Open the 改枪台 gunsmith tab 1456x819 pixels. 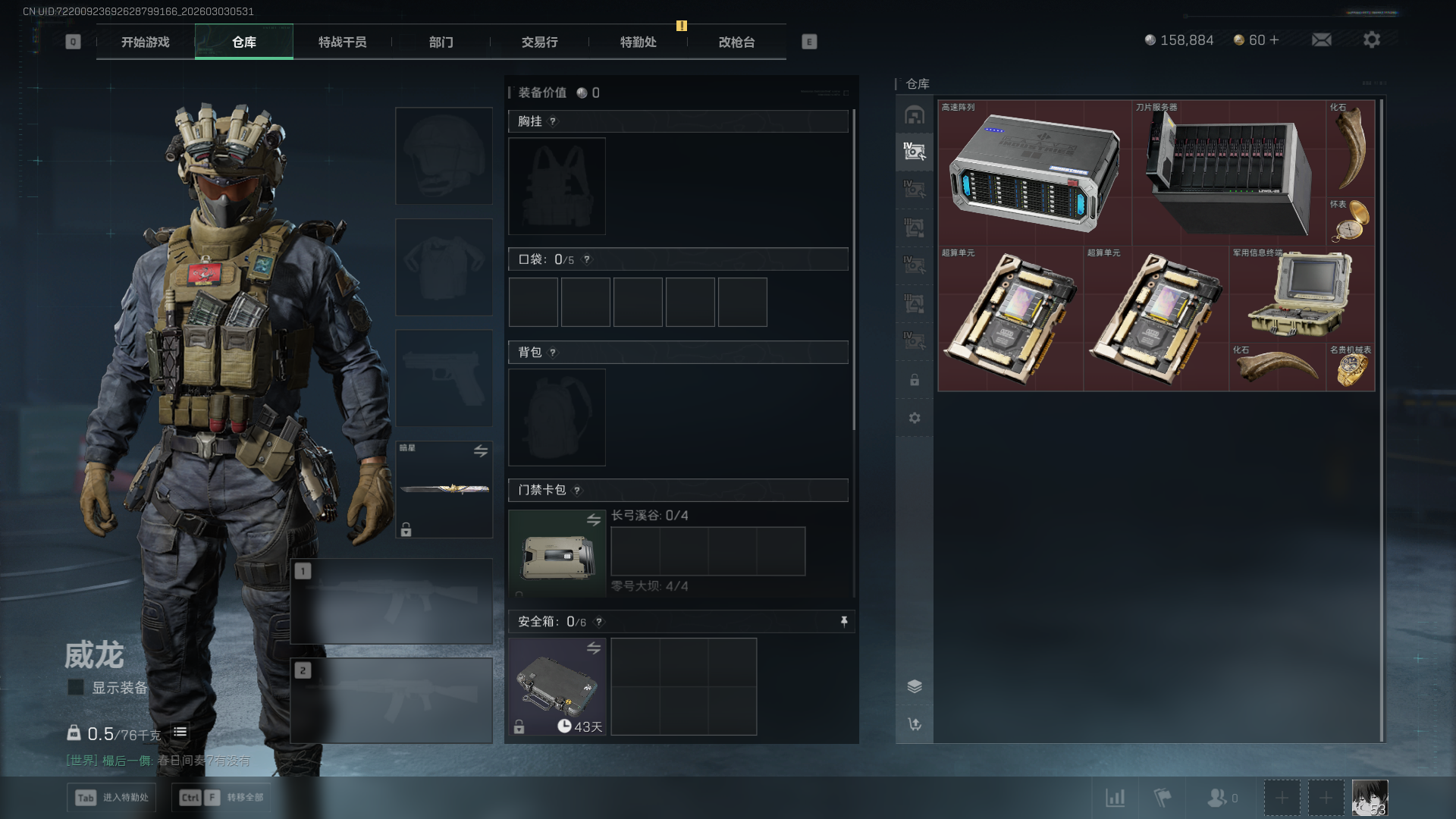click(736, 42)
